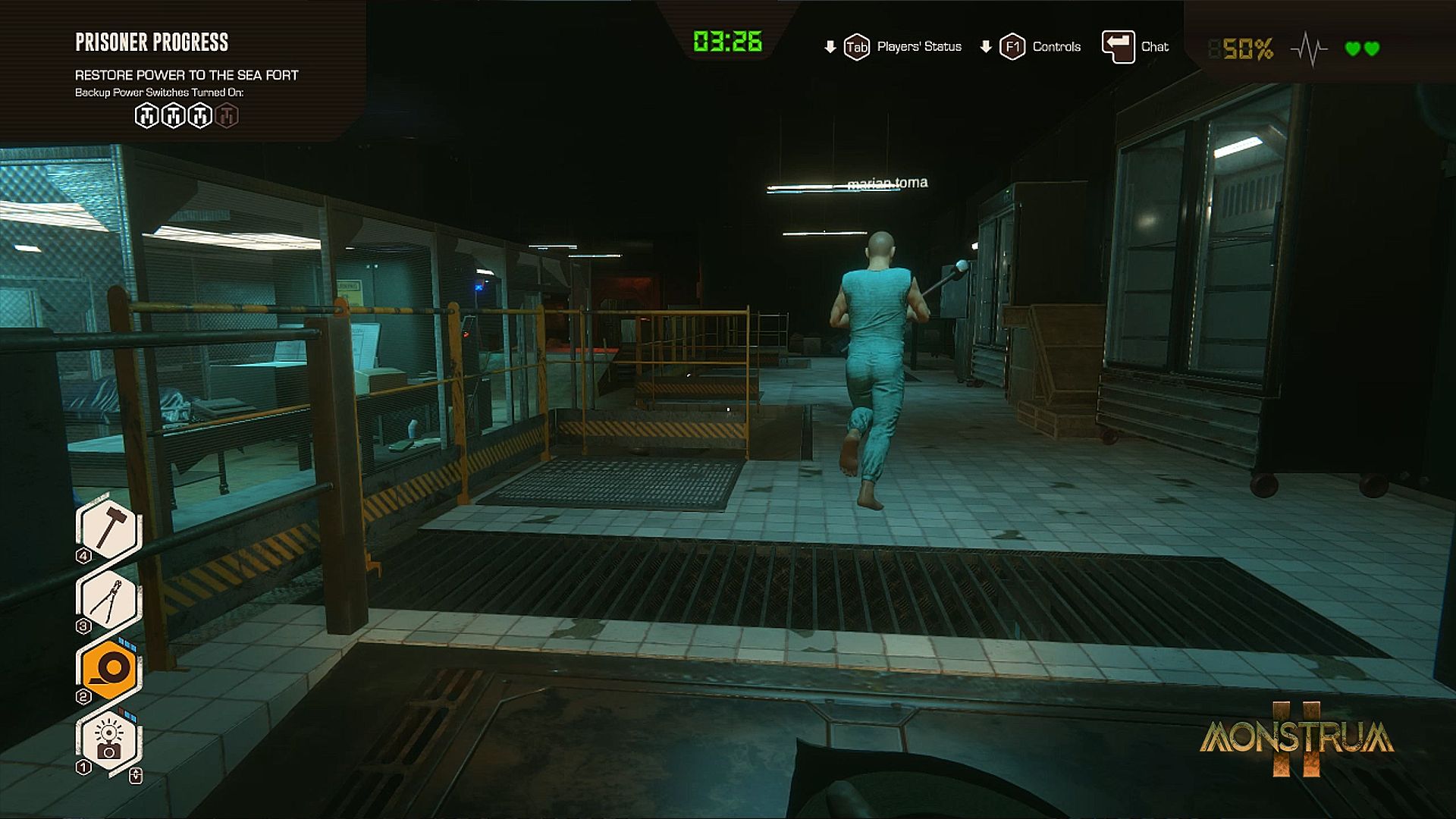Equip the flash camera slot
The height and width of the screenshot is (819, 1456).
tap(108, 740)
